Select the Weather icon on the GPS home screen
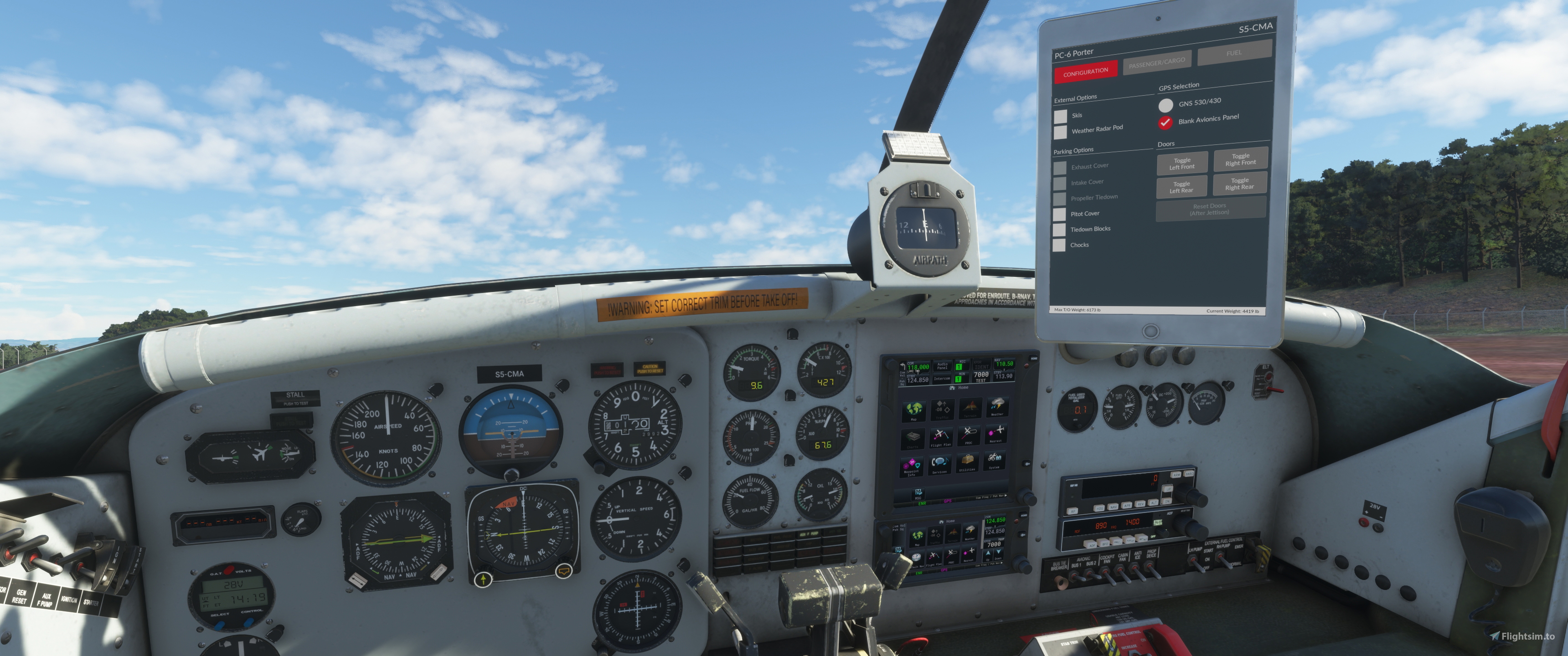The width and height of the screenshot is (1568, 656). pyautogui.click(x=998, y=407)
